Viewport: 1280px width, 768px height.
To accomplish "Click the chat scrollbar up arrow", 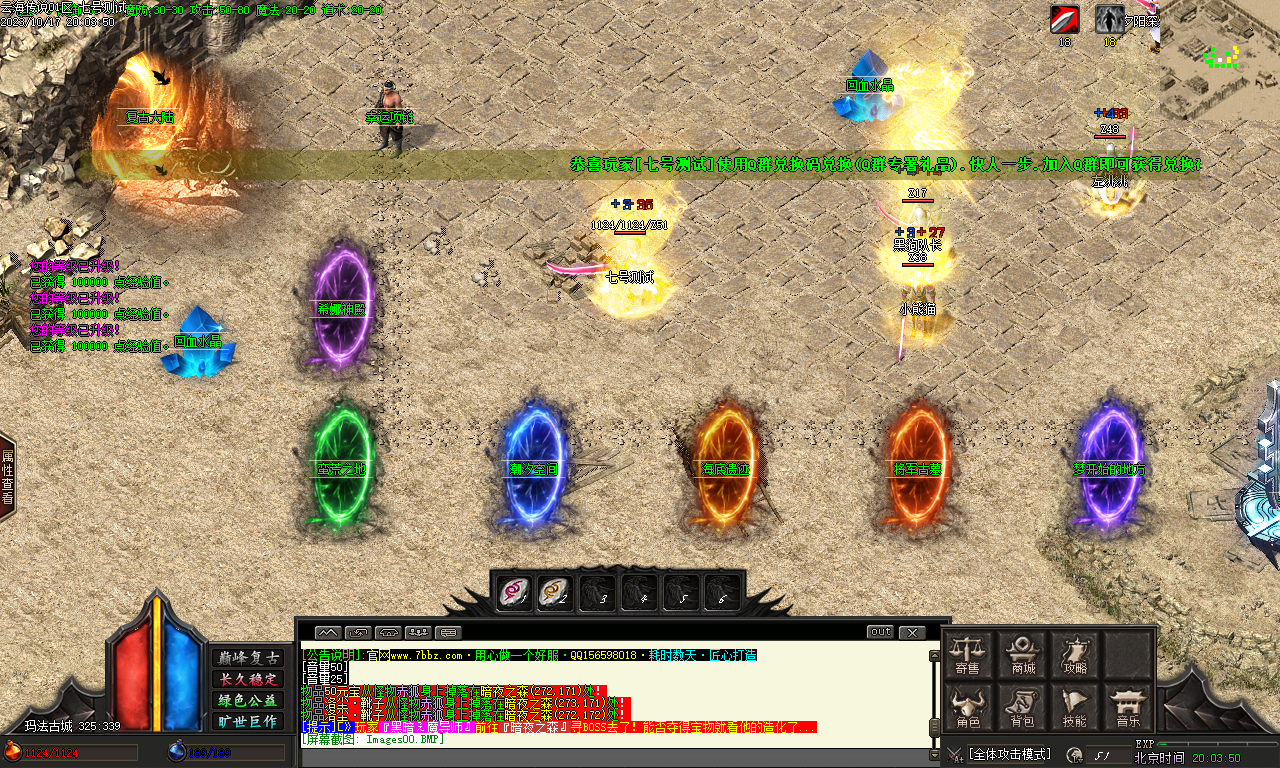I will coord(935,656).
